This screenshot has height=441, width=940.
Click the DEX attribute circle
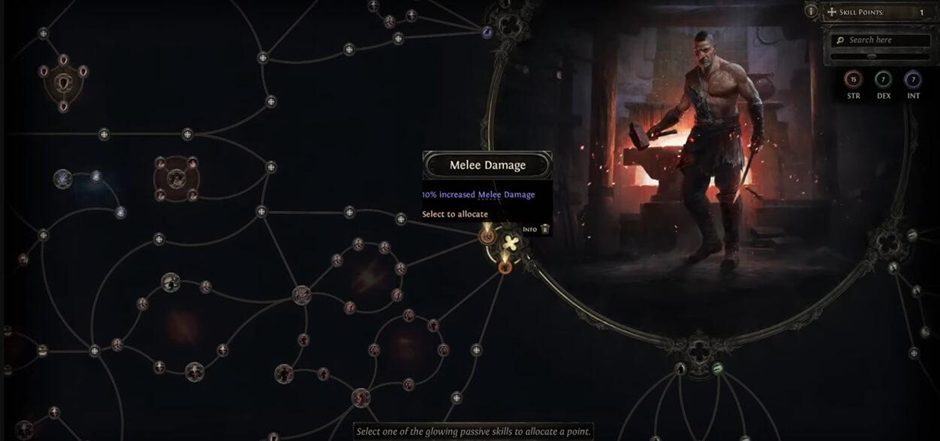coord(883,79)
